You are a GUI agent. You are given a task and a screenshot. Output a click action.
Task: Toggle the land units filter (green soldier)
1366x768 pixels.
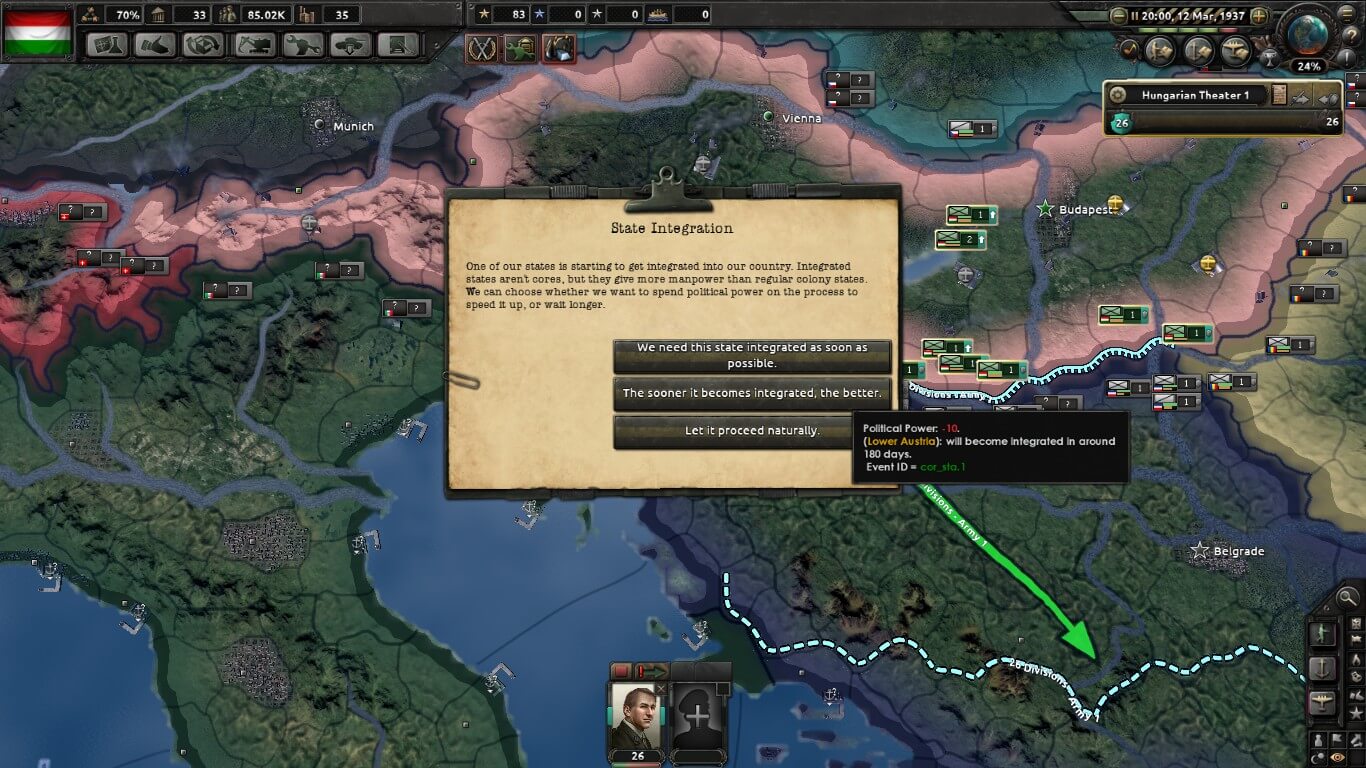[1323, 633]
